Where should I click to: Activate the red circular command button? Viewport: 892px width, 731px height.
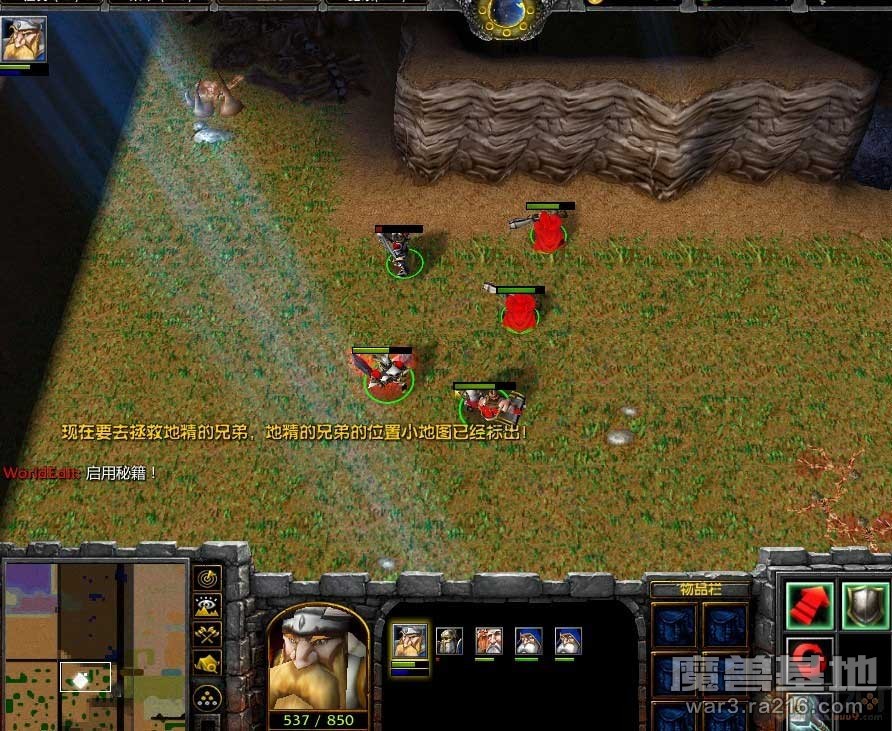coord(809,657)
